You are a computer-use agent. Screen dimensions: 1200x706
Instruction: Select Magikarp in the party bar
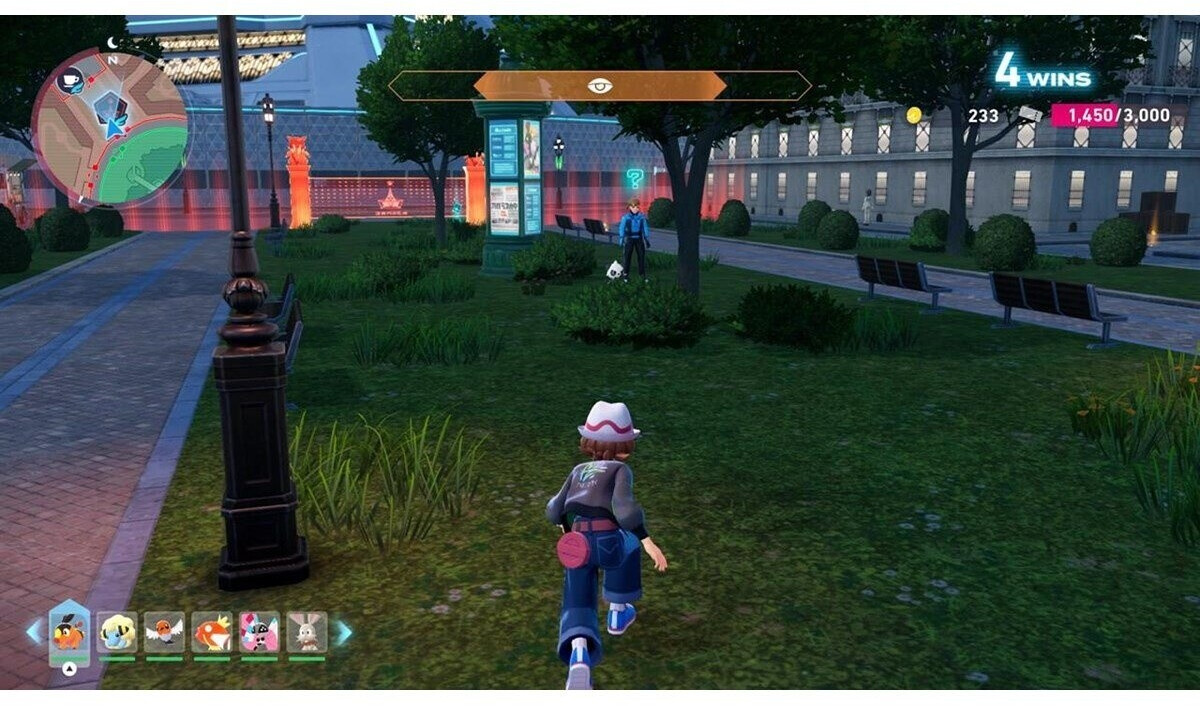[x=212, y=631]
